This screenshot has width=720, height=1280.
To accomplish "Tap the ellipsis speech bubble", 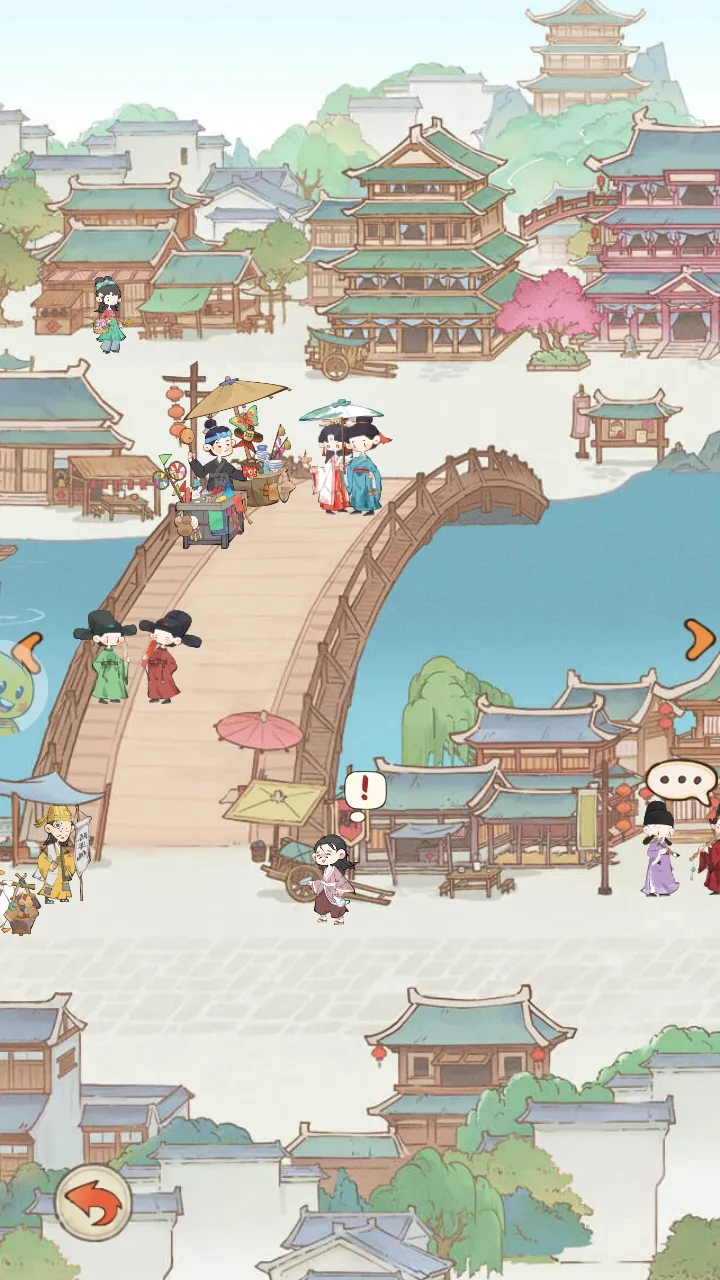I will click(x=681, y=781).
